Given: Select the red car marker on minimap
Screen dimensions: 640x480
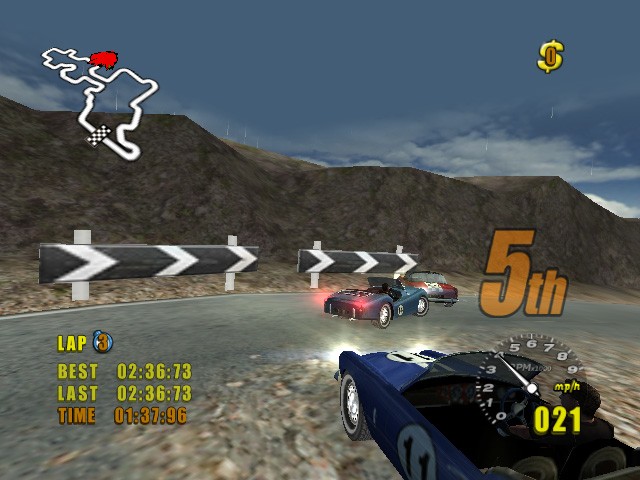Looking at the screenshot, I should tap(102, 59).
